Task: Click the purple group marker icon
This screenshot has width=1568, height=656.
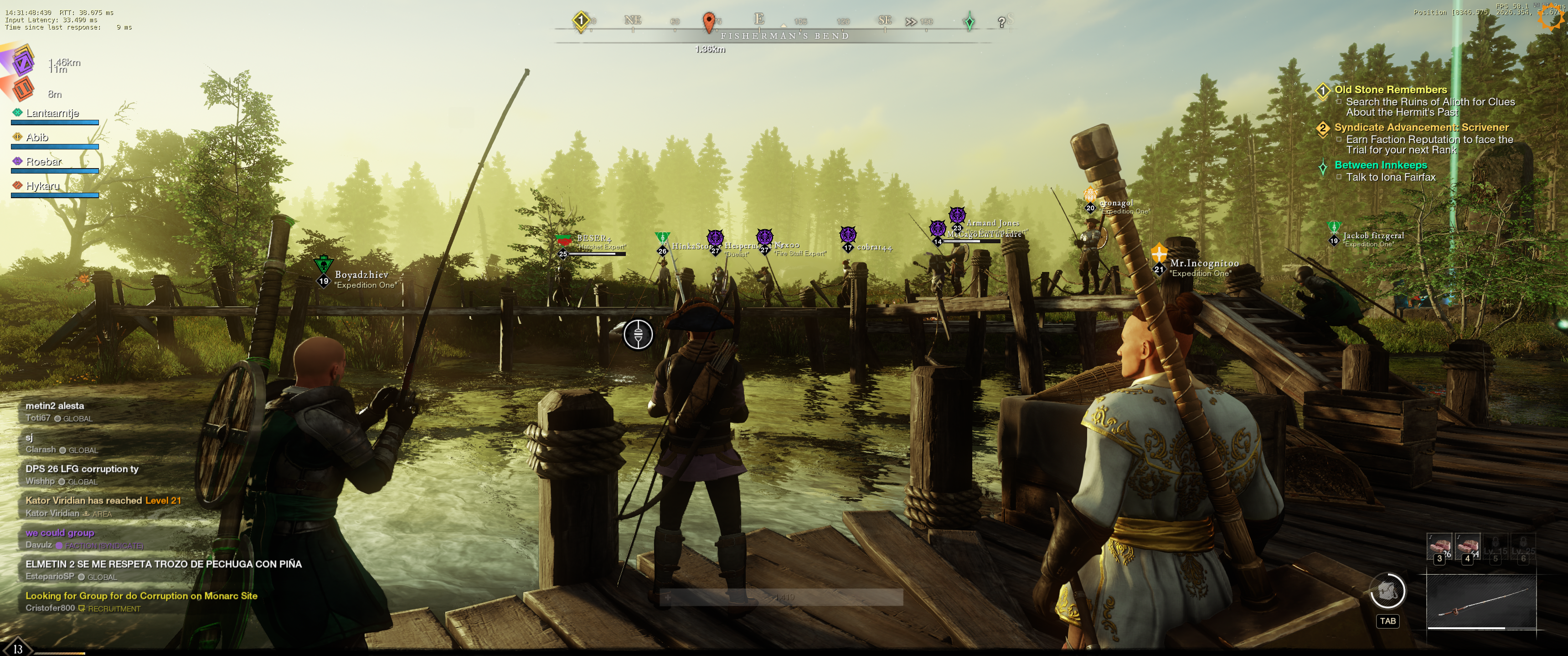Action: pos(24,63)
